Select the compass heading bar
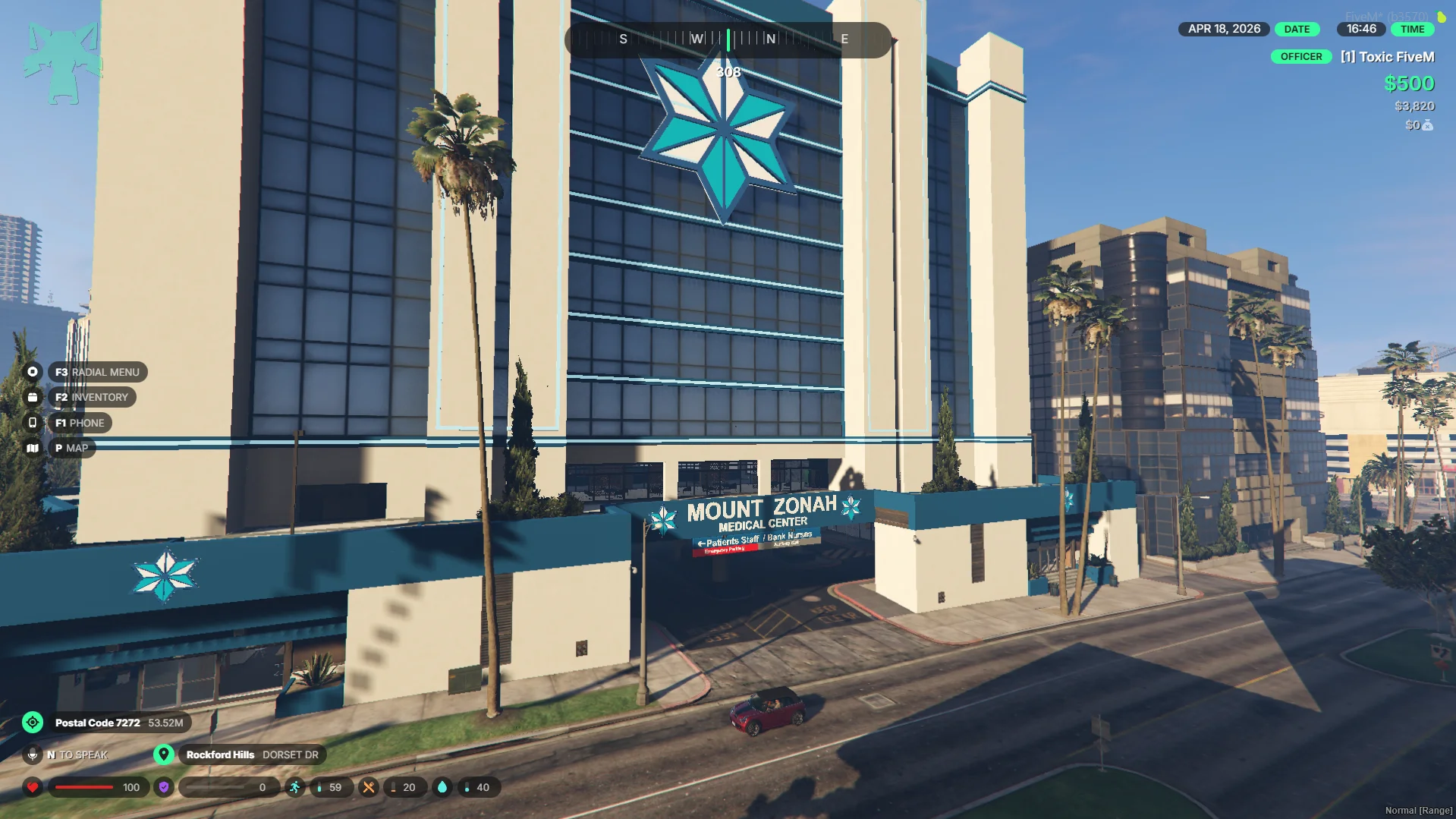 tap(728, 39)
